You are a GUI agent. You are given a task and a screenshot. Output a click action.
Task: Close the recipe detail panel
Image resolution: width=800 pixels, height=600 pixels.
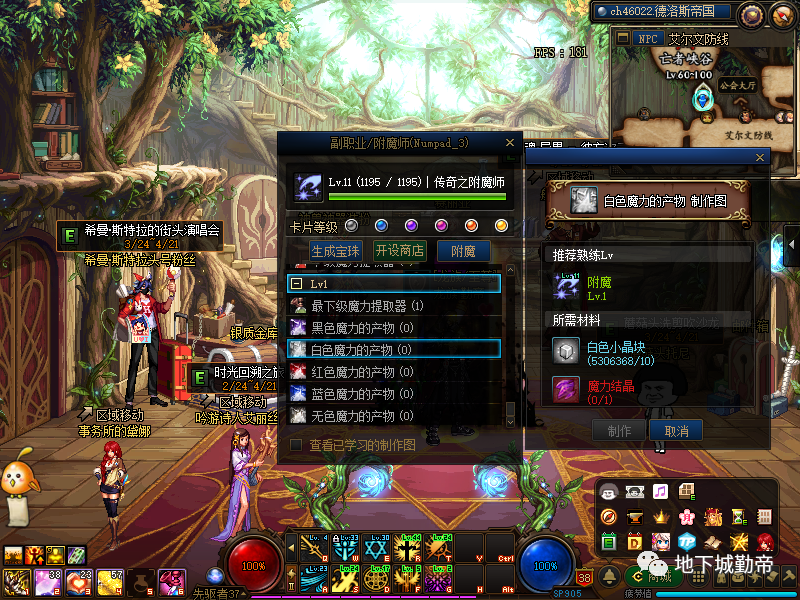tap(761, 158)
